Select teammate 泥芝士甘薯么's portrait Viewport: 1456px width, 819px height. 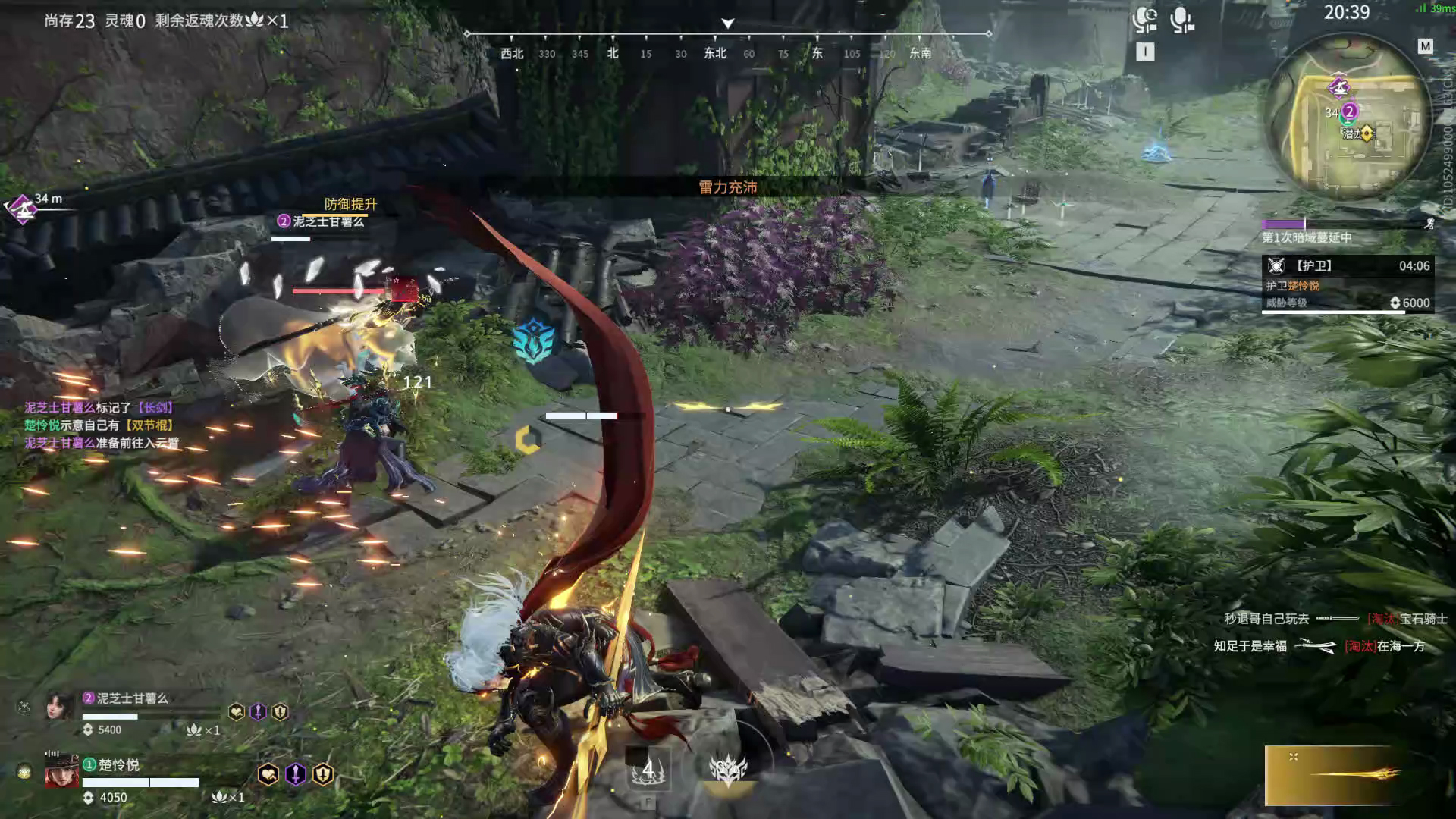61,707
